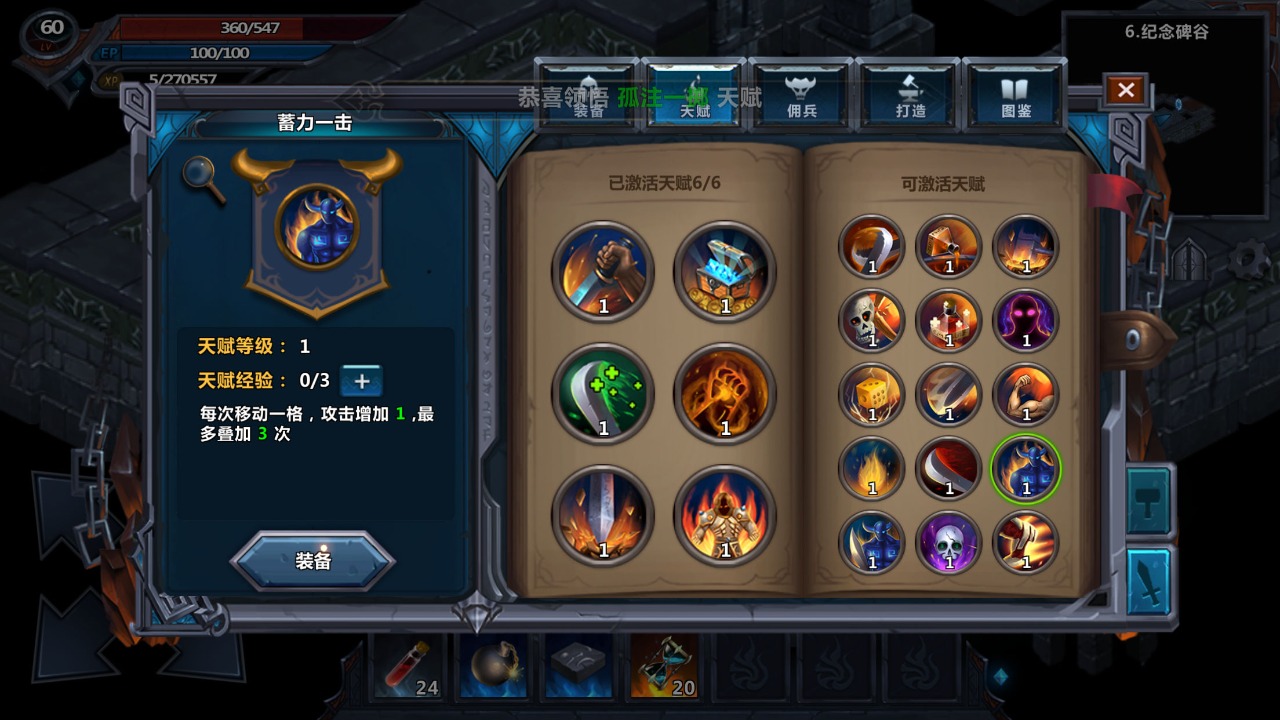Click the blue sword side button
This screenshot has height=720, width=1280.
(x=1149, y=581)
